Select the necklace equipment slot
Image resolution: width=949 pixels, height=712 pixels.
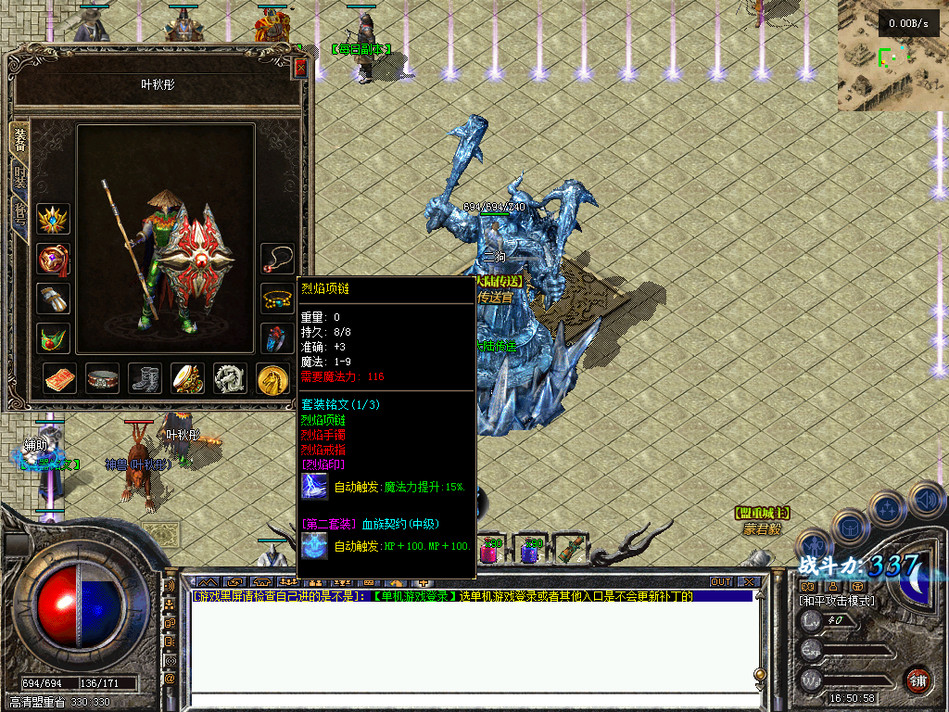(277, 259)
